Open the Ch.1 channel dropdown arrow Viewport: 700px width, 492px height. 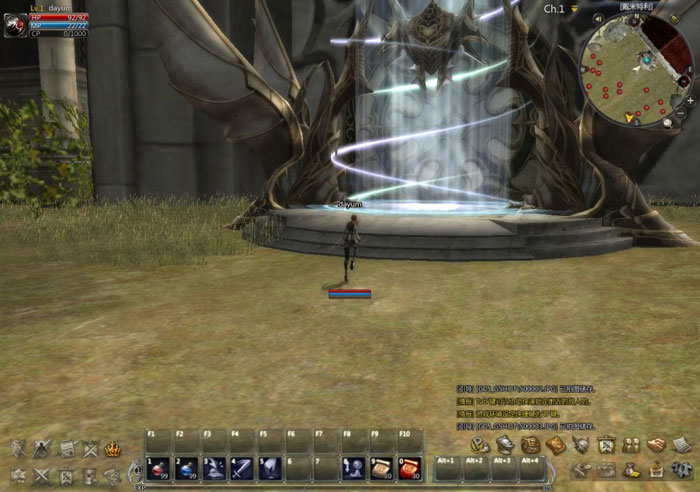click(575, 9)
